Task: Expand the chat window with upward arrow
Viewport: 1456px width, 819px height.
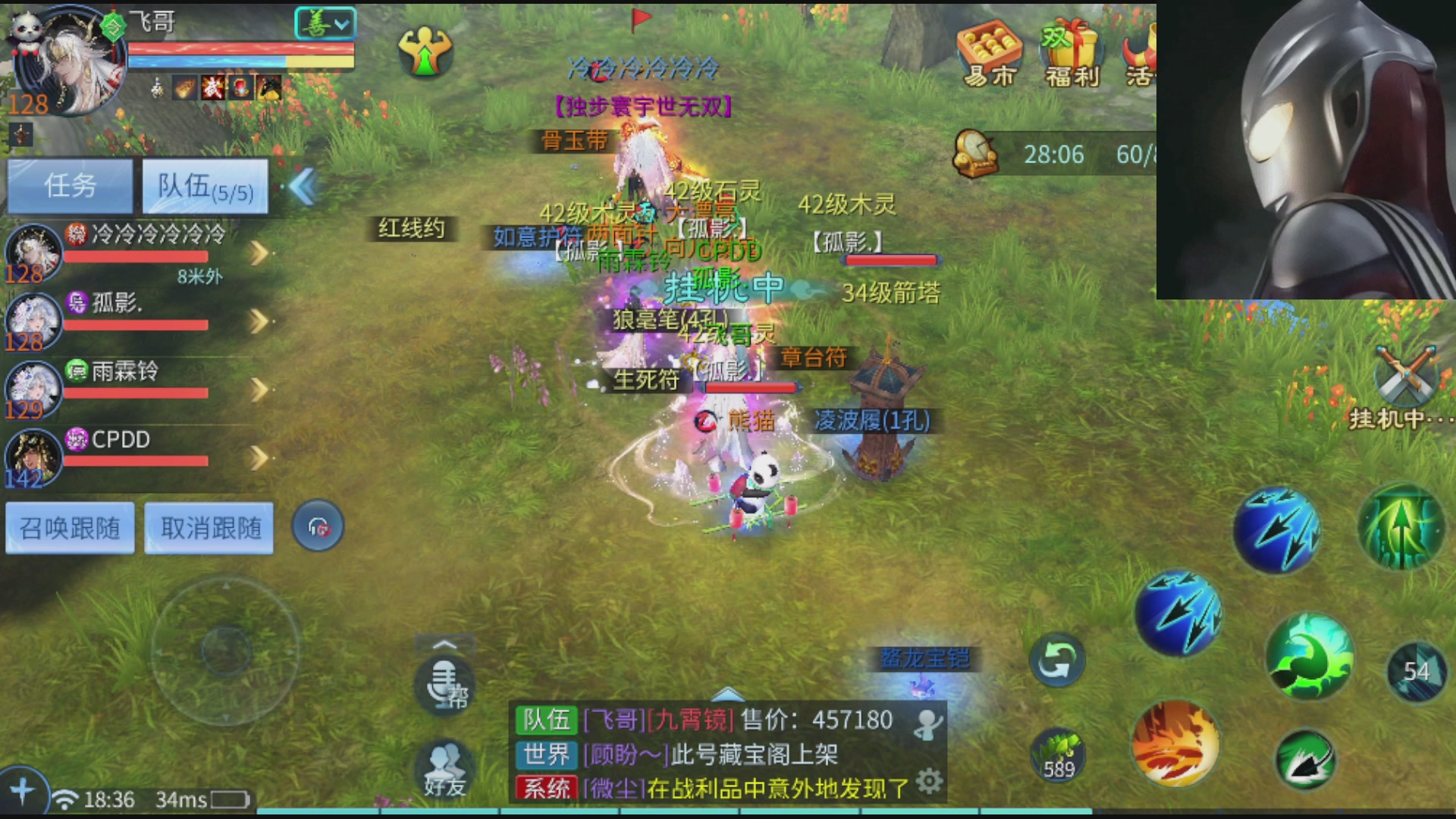Action: tap(443, 643)
